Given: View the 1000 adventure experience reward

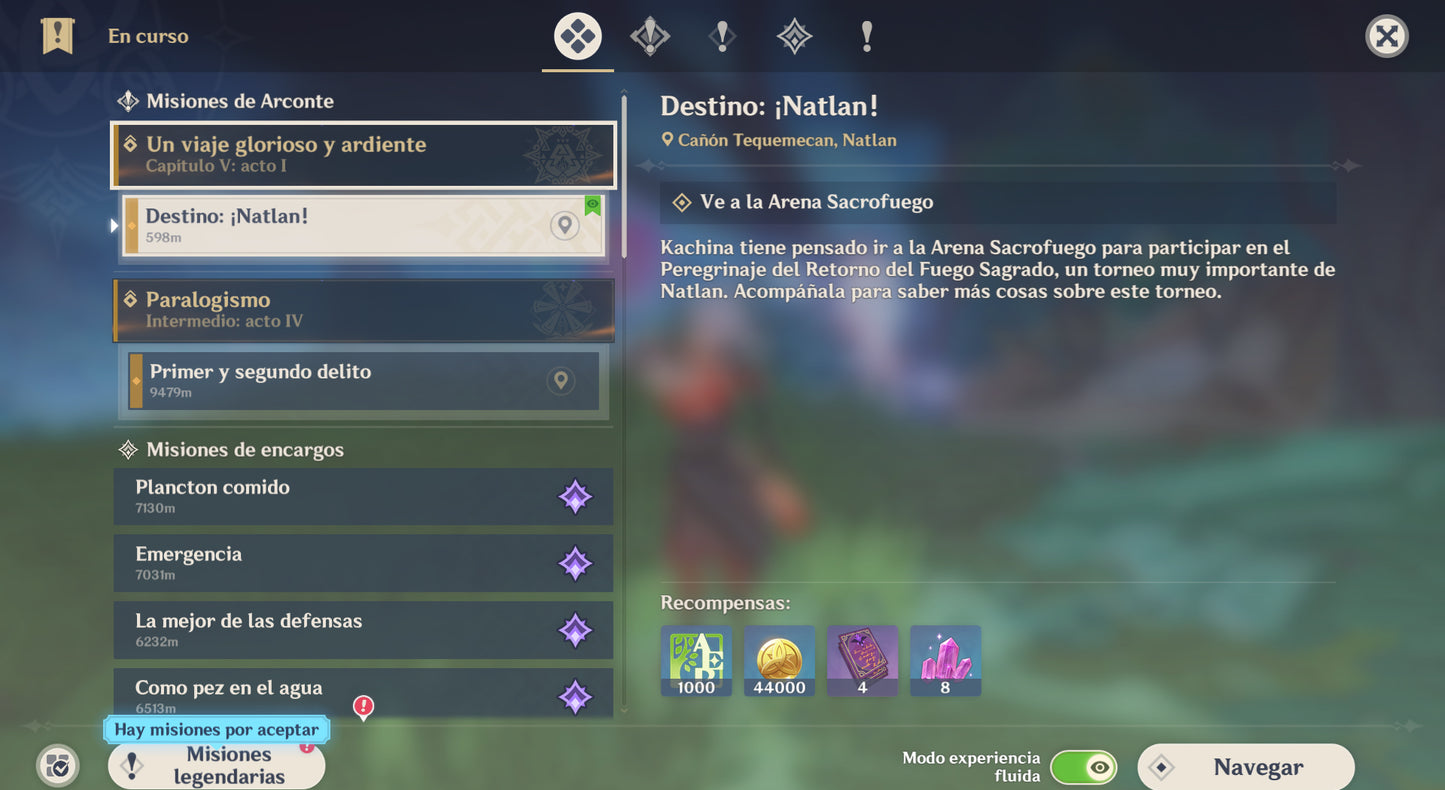Looking at the screenshot, I should tap(696, 660).
